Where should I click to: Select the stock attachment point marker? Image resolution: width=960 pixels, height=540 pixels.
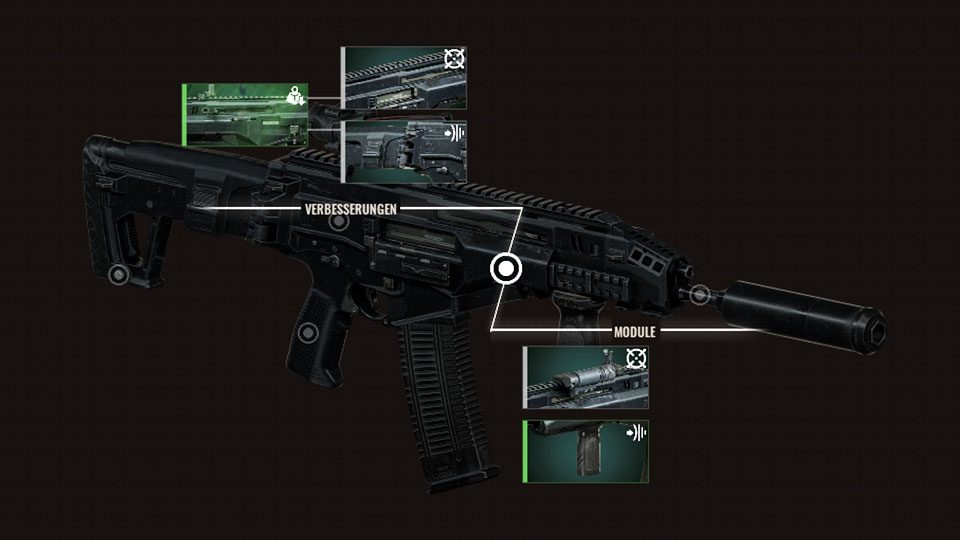click(118, 273)
